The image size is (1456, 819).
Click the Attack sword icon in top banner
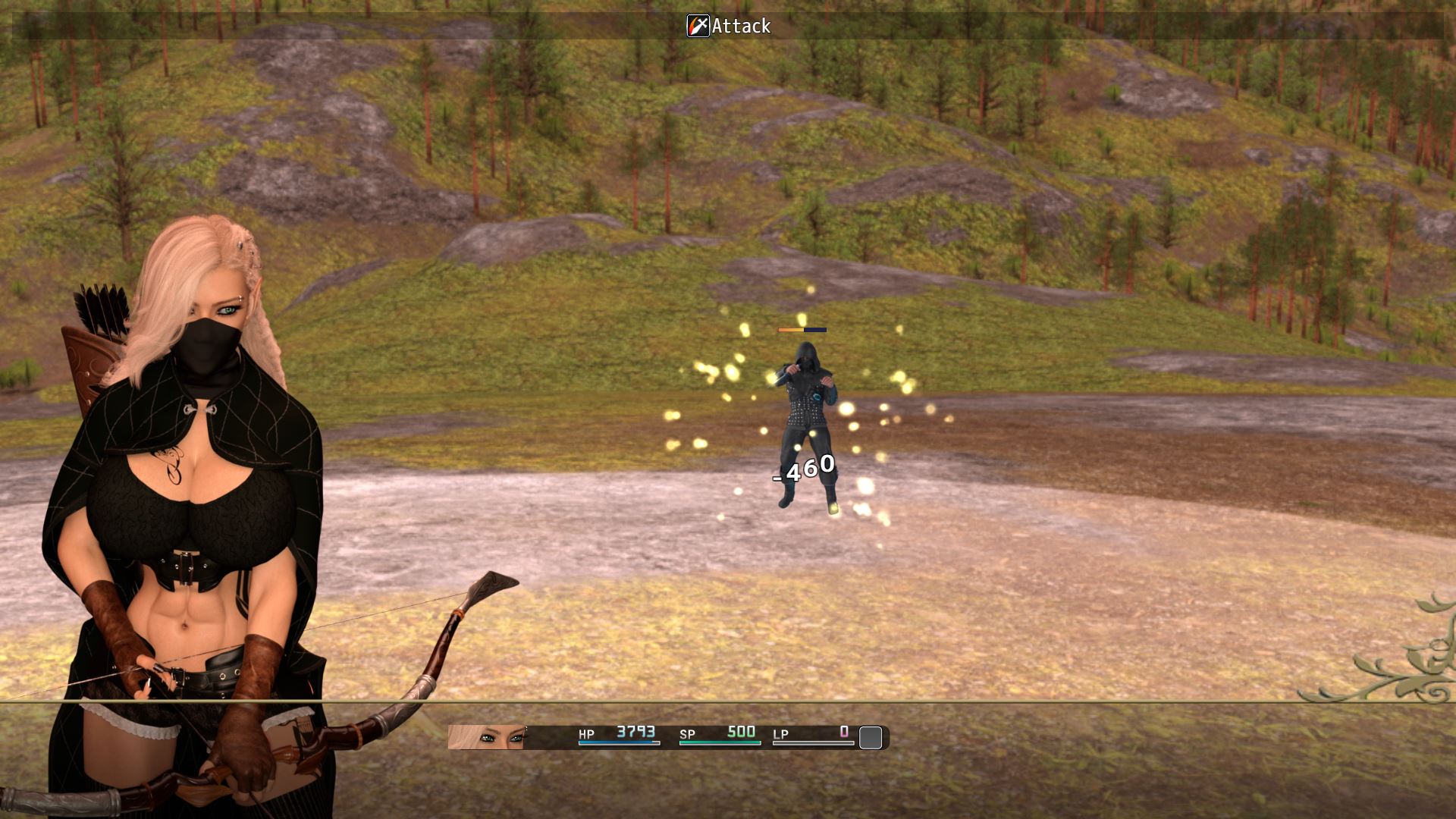[x=698, y=26]
